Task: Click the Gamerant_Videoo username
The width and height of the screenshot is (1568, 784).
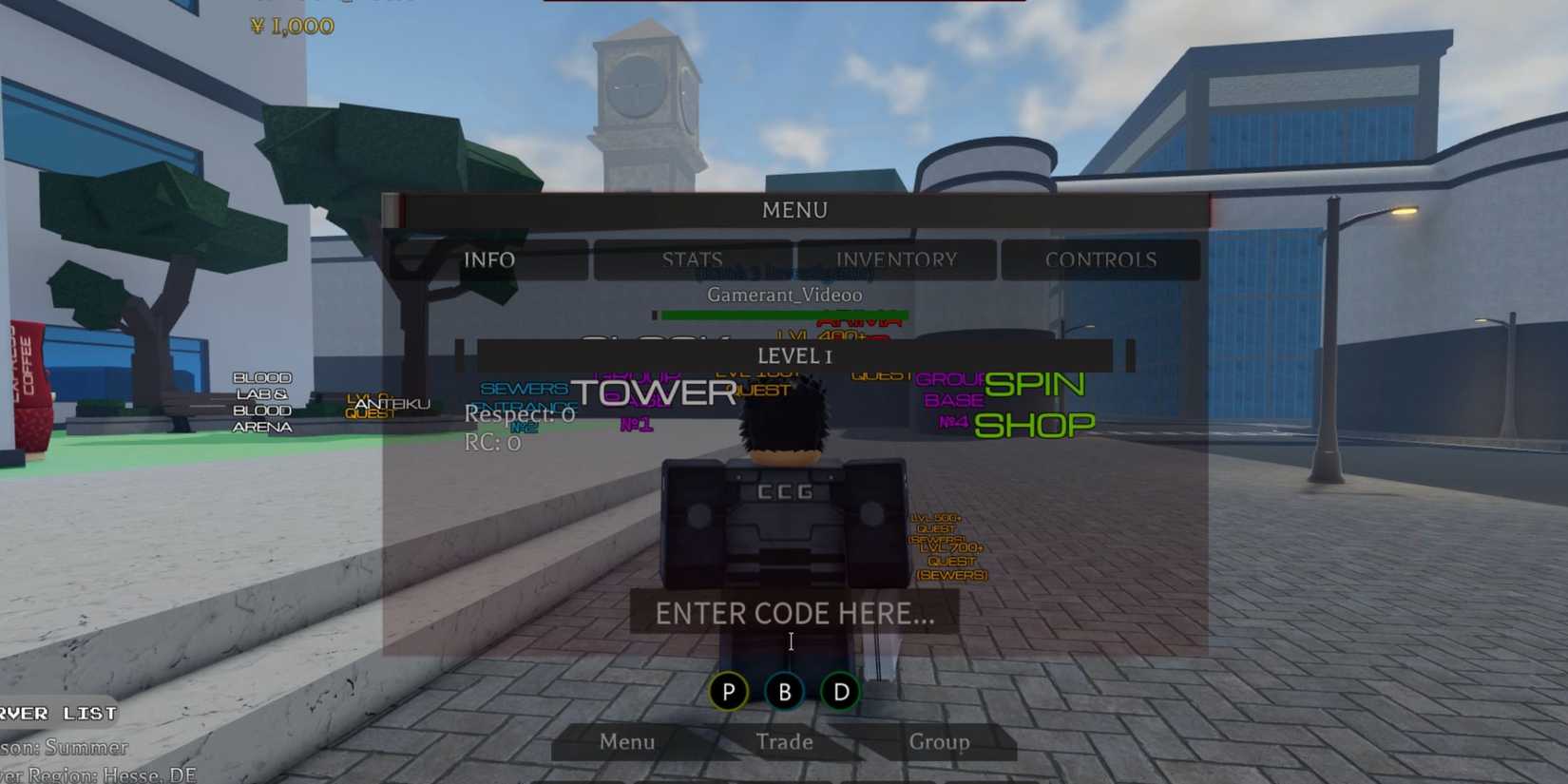Action: tap(784, 295)
